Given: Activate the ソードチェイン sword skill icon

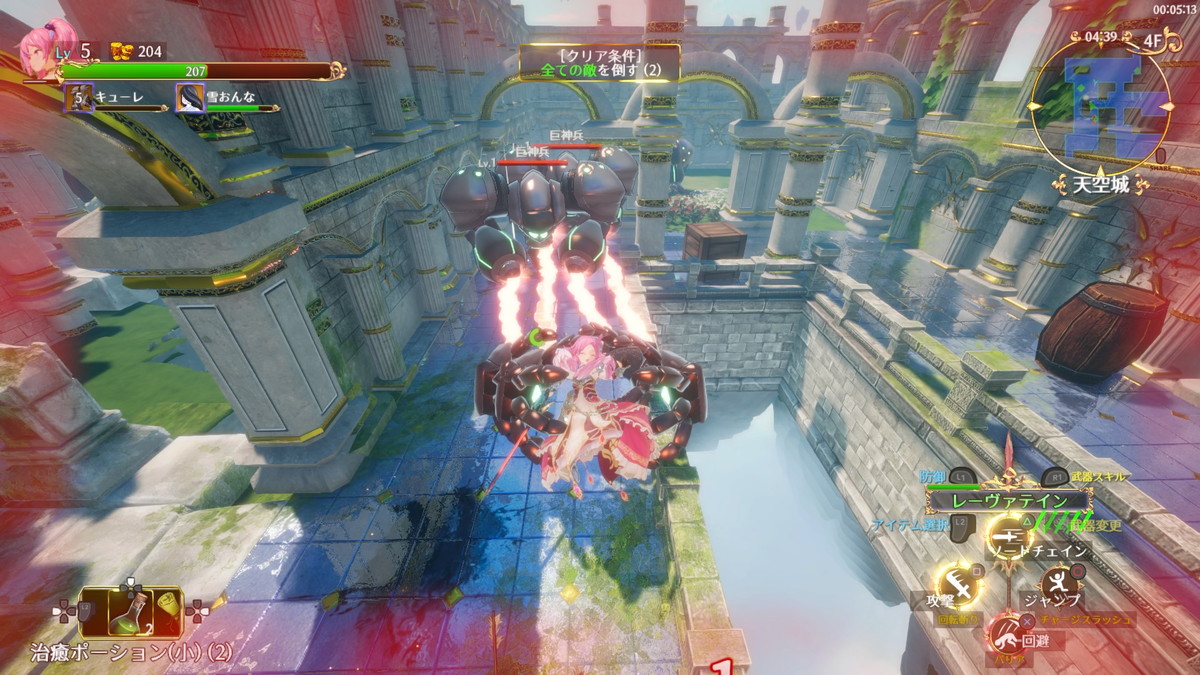Looking at the screenshot, I should tap(1009, 538).
